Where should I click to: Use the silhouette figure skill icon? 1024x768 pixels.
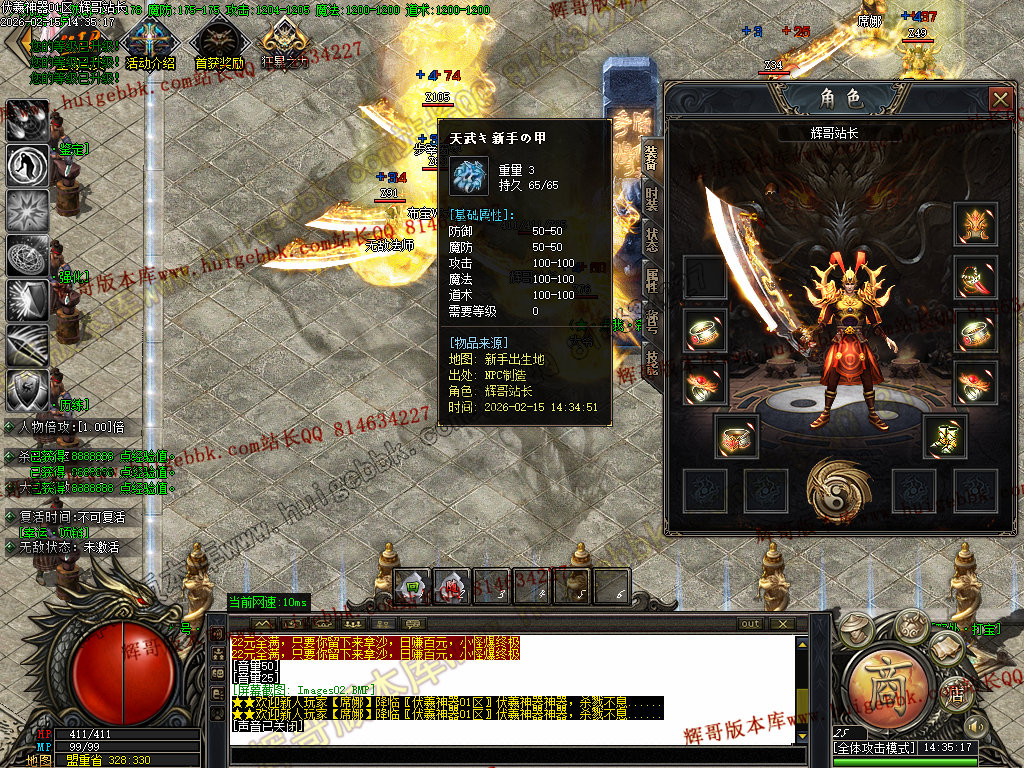point(27,165)
